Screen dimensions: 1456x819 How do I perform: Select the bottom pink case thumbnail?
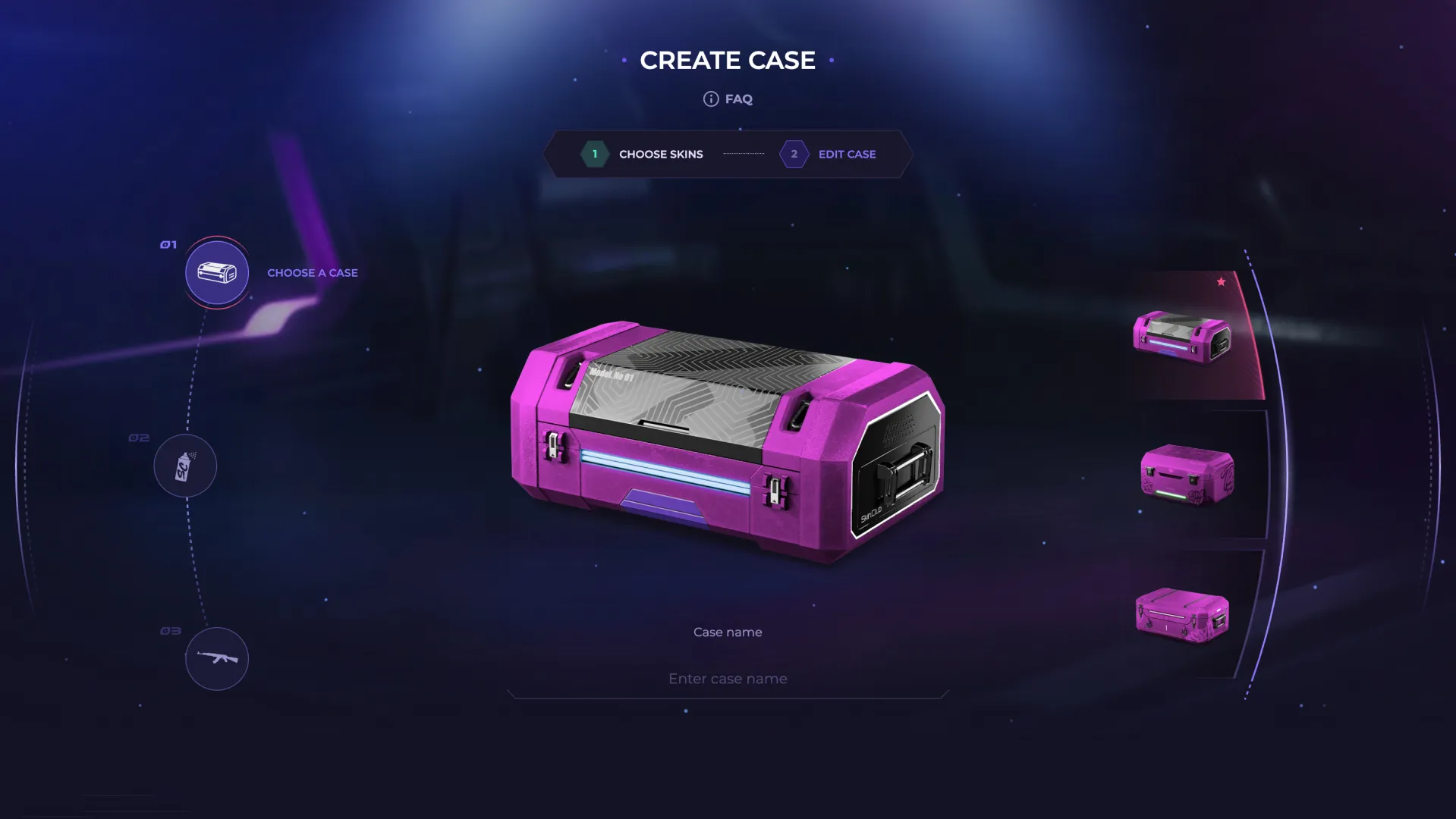click(x=1181, y=616)
